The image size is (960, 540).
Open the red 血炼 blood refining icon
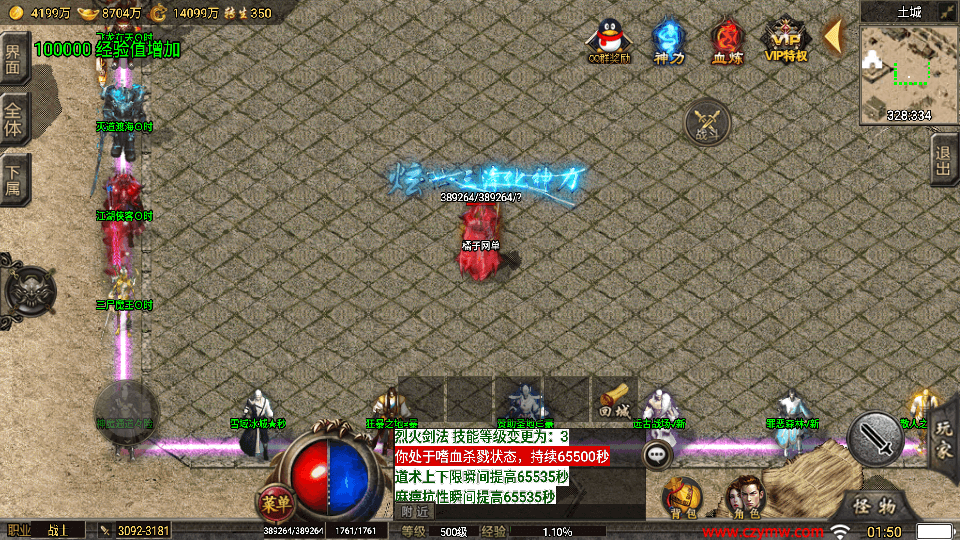727,40
